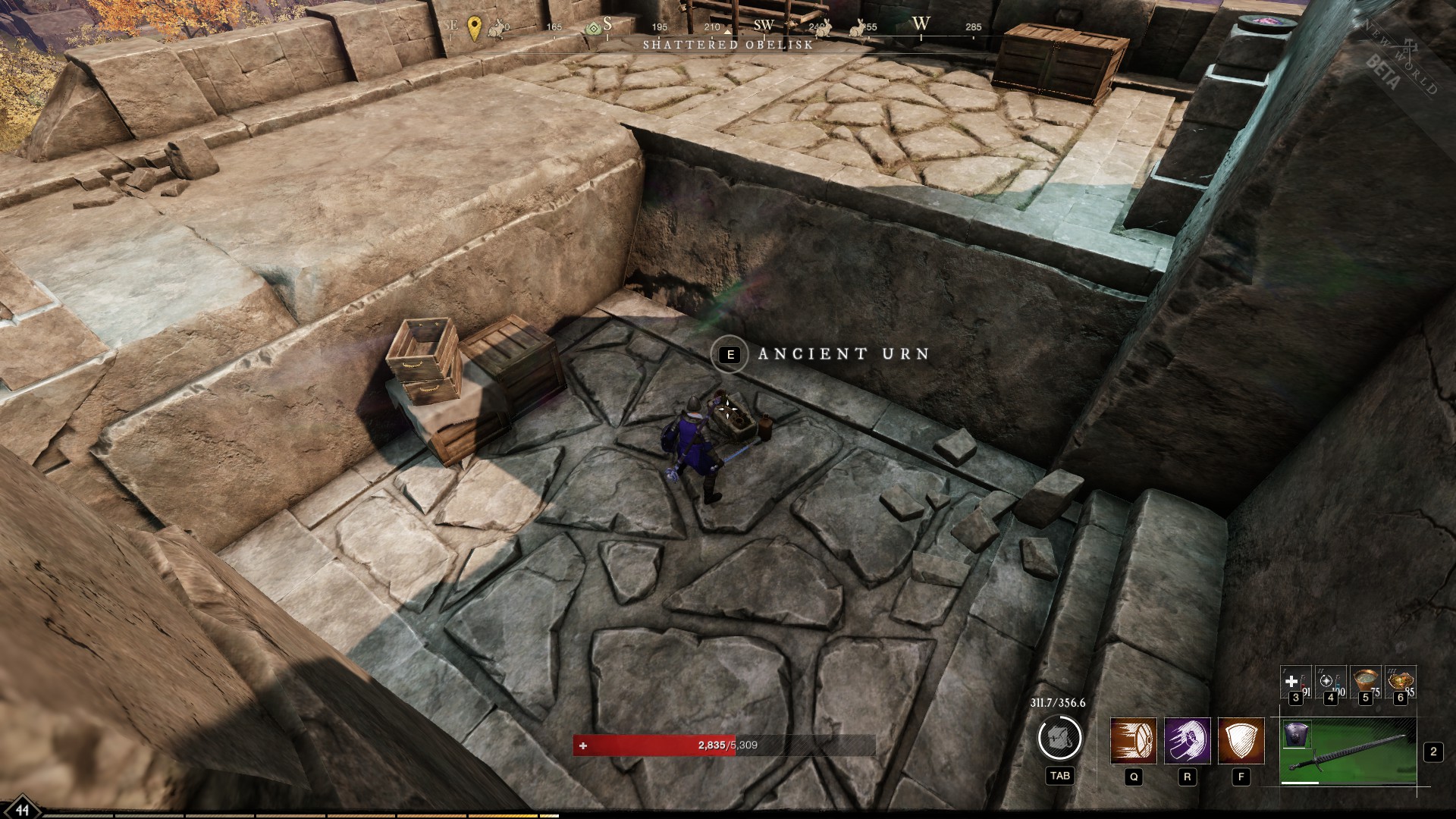Image resolution: width=1456 pixels, height=819 pixels.
Task: Click the food item in hotbar slot 6
Action: point(1401,680)
